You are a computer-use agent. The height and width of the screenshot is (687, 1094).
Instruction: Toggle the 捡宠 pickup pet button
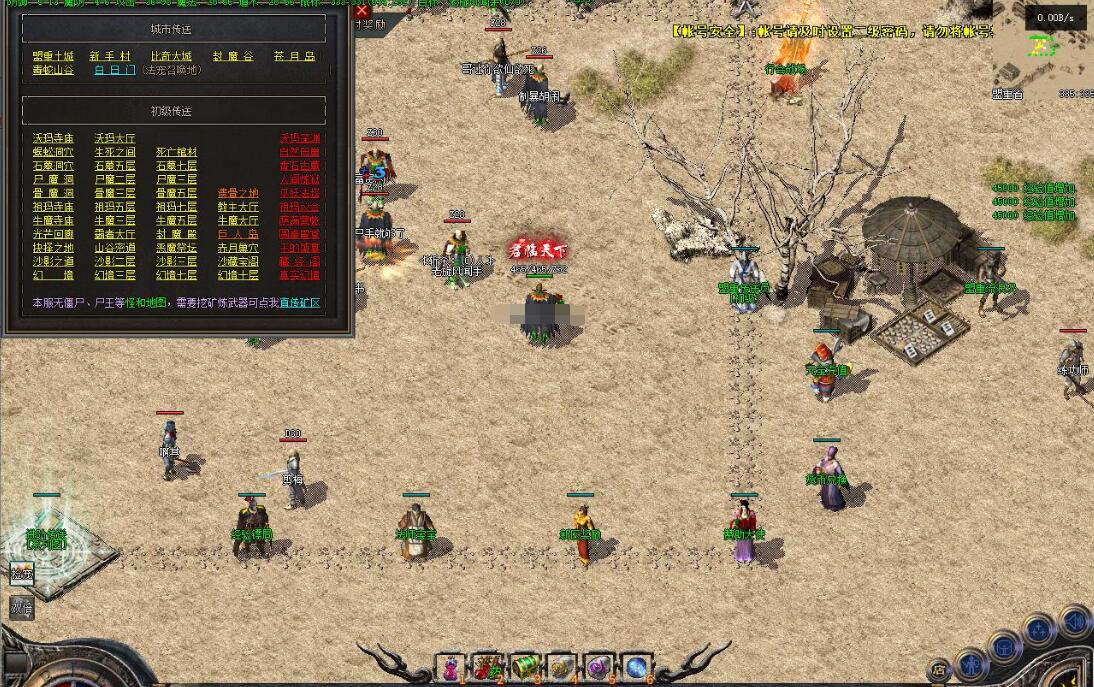pyautogui.click(x=22, y=574)
